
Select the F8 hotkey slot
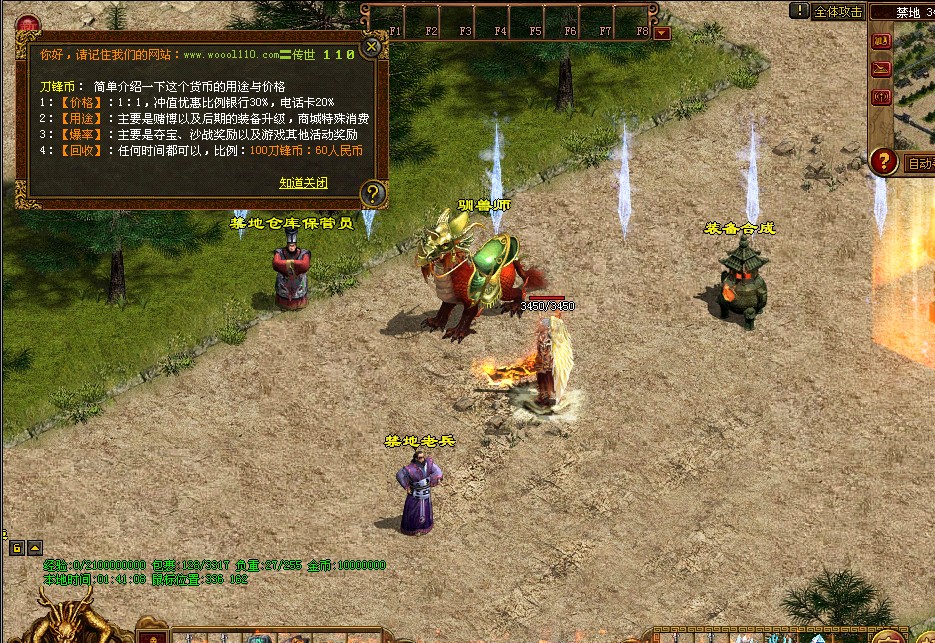click(x=640, y=22)
